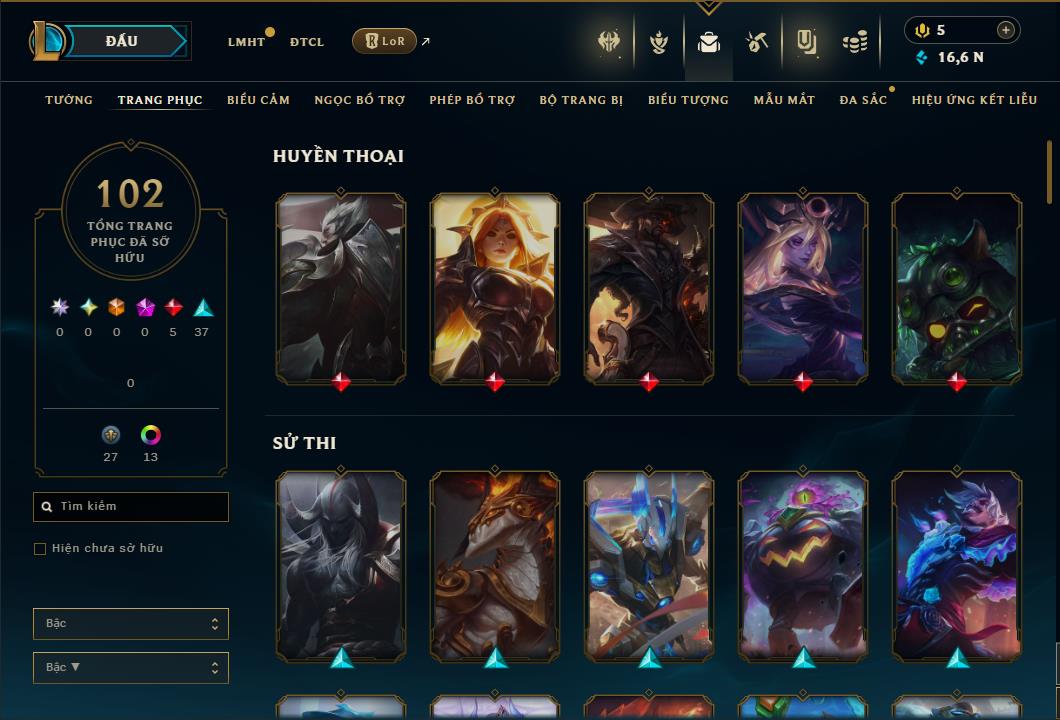Switch to the TƯỚNG champions tab
The image size is (1060, 720).
pyautogui.click(x=69, y=100)
